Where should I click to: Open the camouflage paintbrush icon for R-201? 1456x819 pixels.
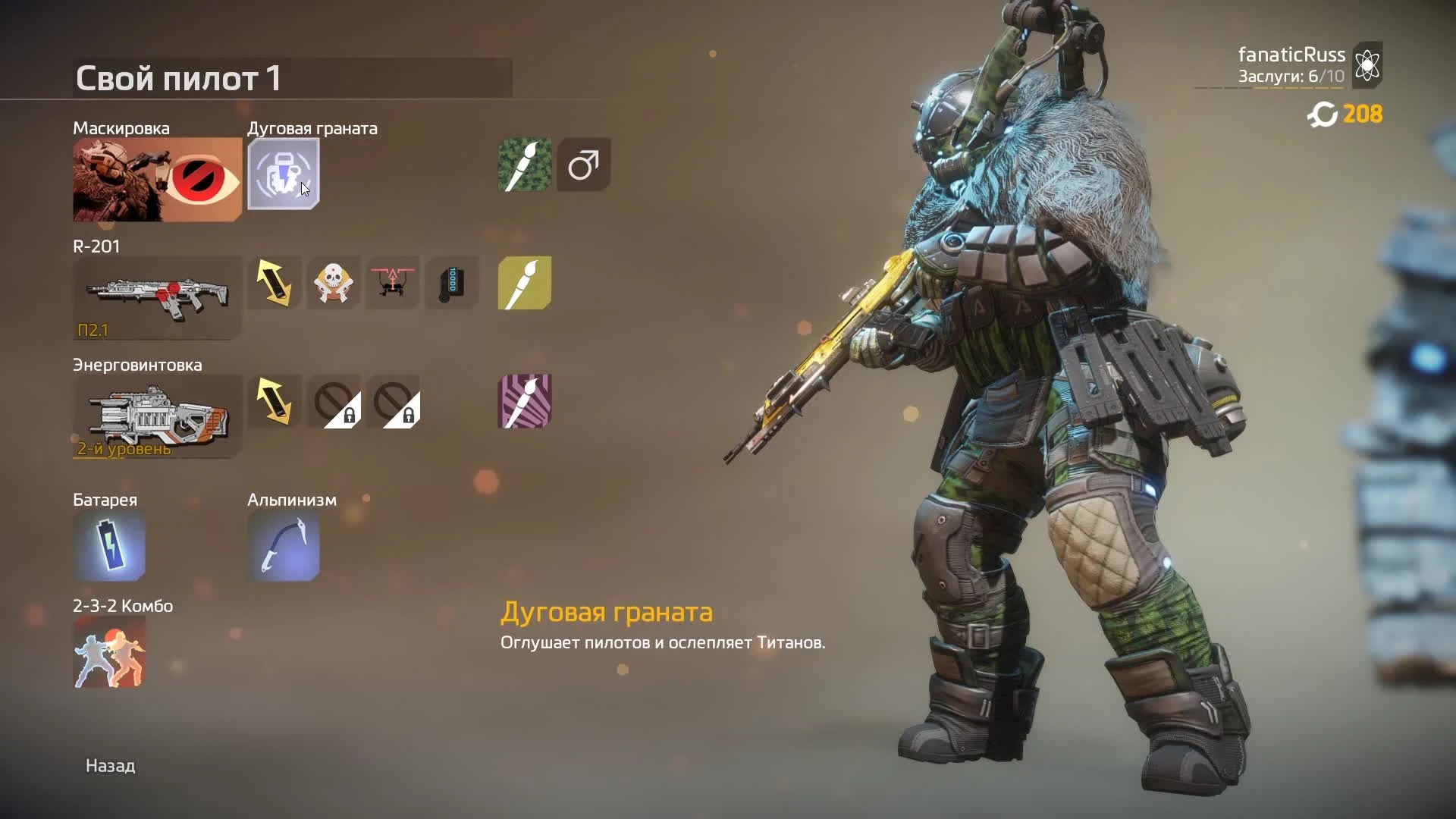coord(524,283)
